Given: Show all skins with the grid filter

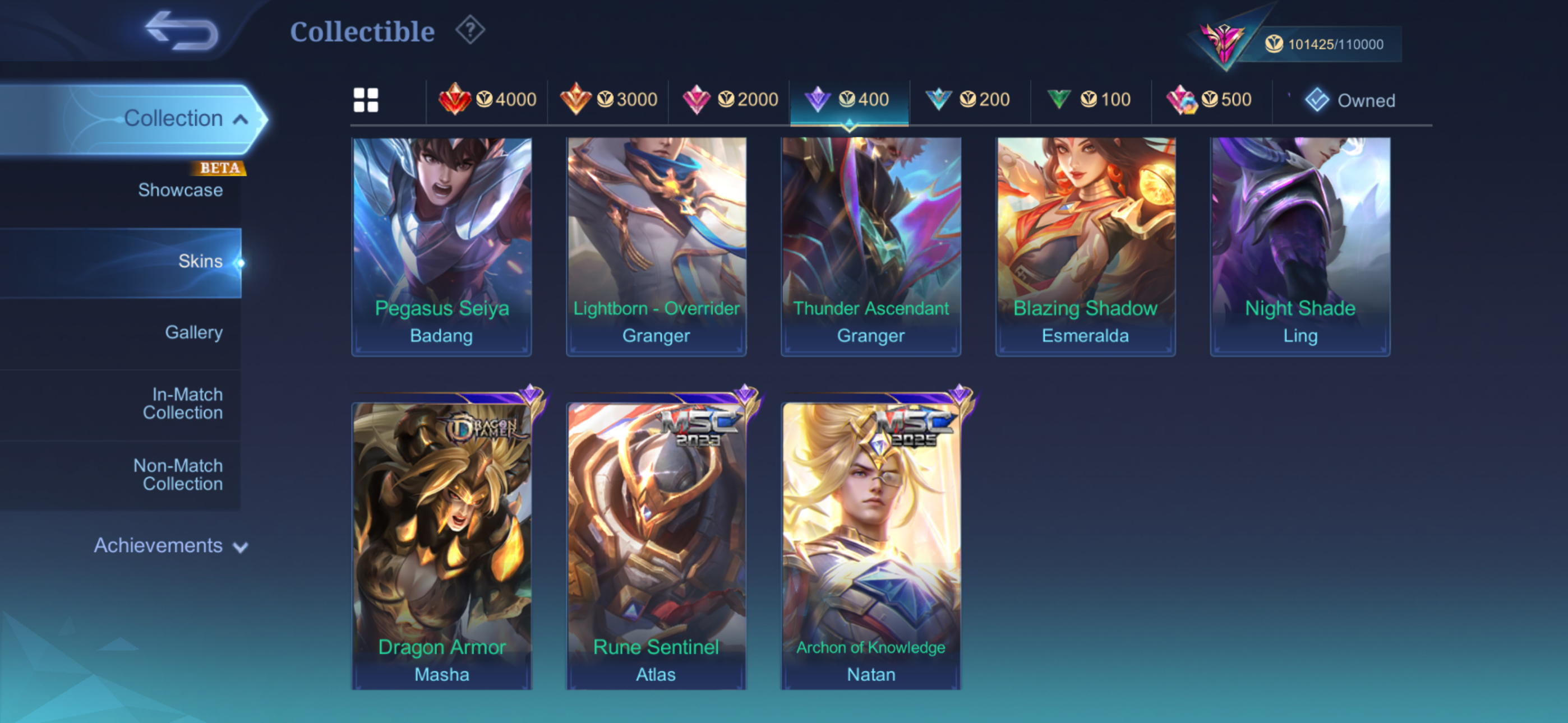Looking at the screenshot, I should click(x=366, y=100).
